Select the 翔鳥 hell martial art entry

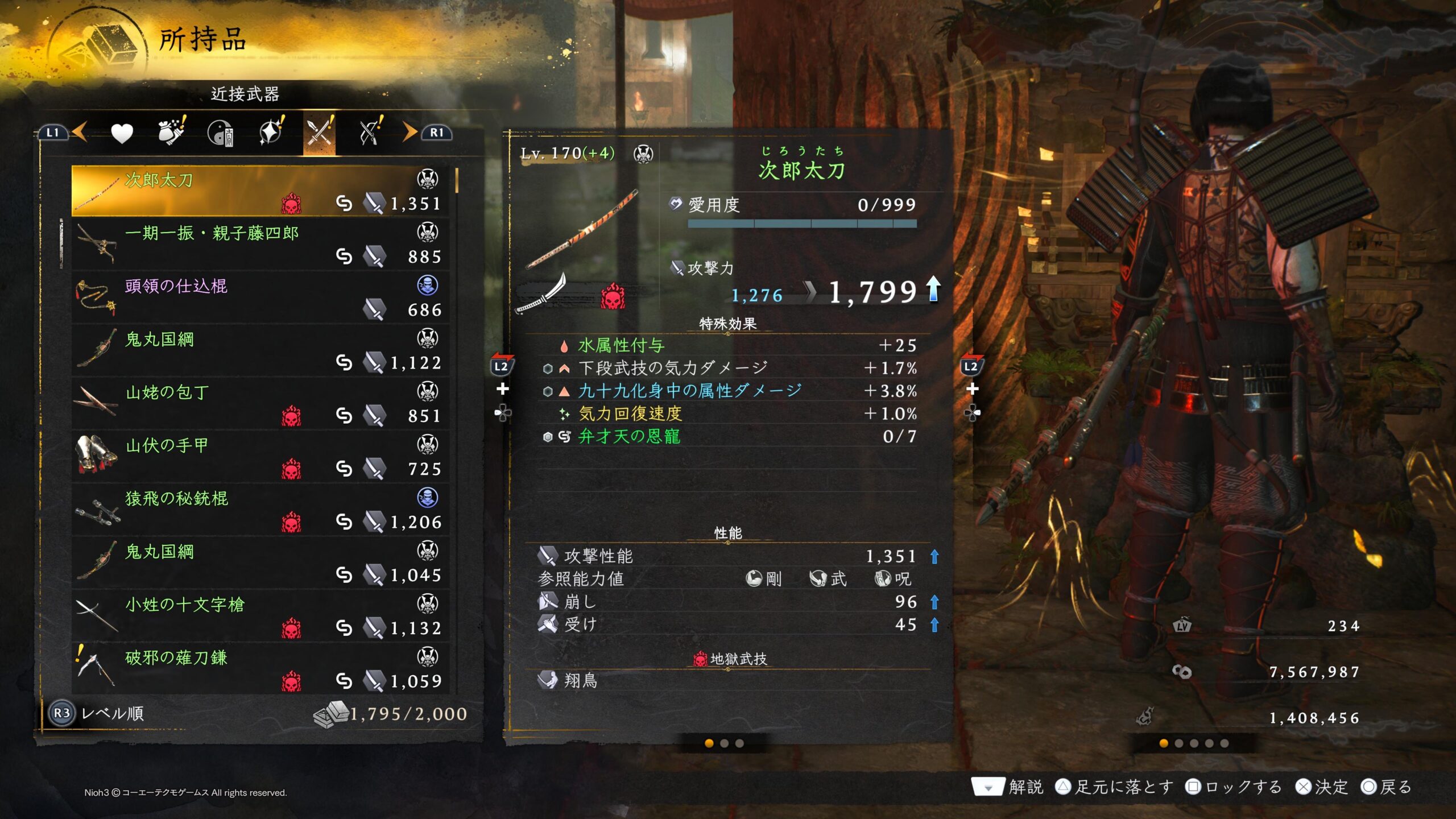[x=728, y=680]
